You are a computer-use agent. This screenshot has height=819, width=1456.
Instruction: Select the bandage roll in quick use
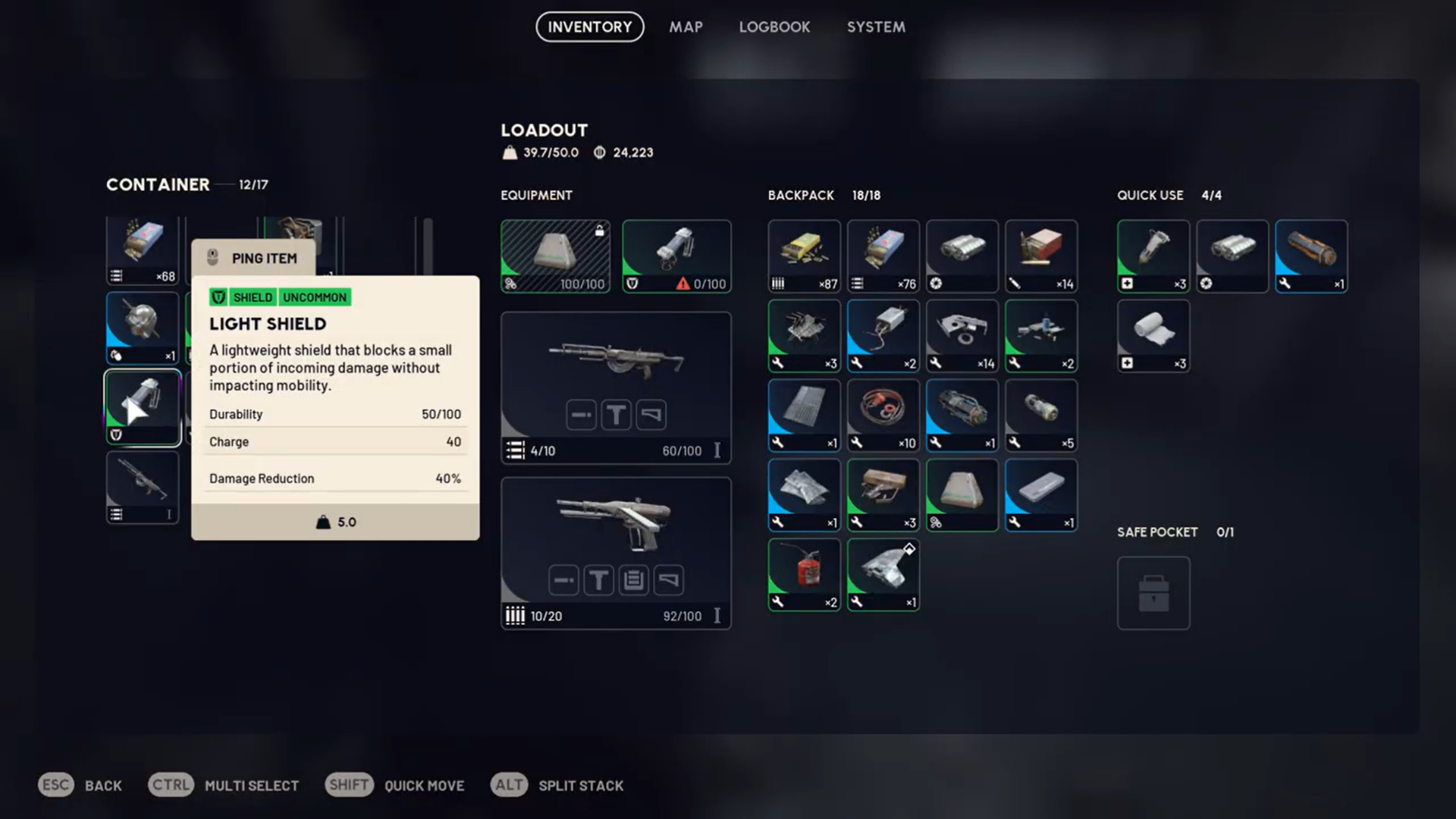point(1153,335)
